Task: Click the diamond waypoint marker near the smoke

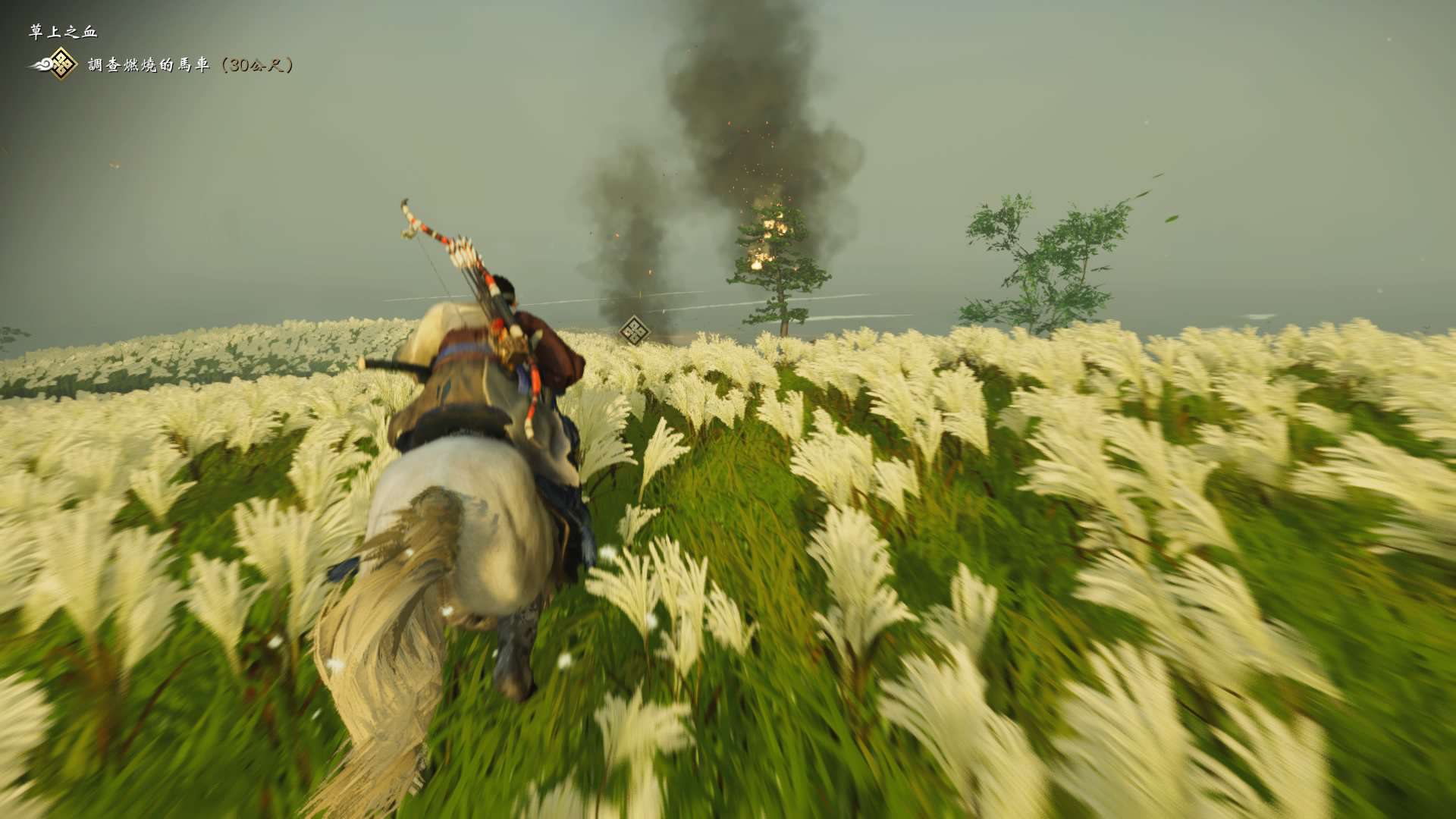Action: (634, 331)
